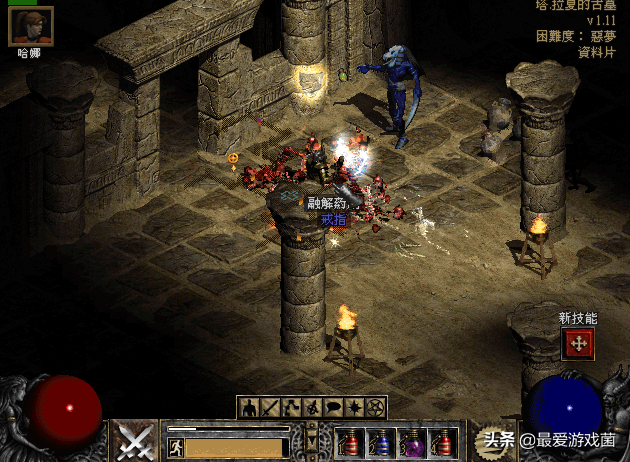Screen dimensions: 630x462
Task: Open the character stats screen icon
Action: (x=247, y=407)
